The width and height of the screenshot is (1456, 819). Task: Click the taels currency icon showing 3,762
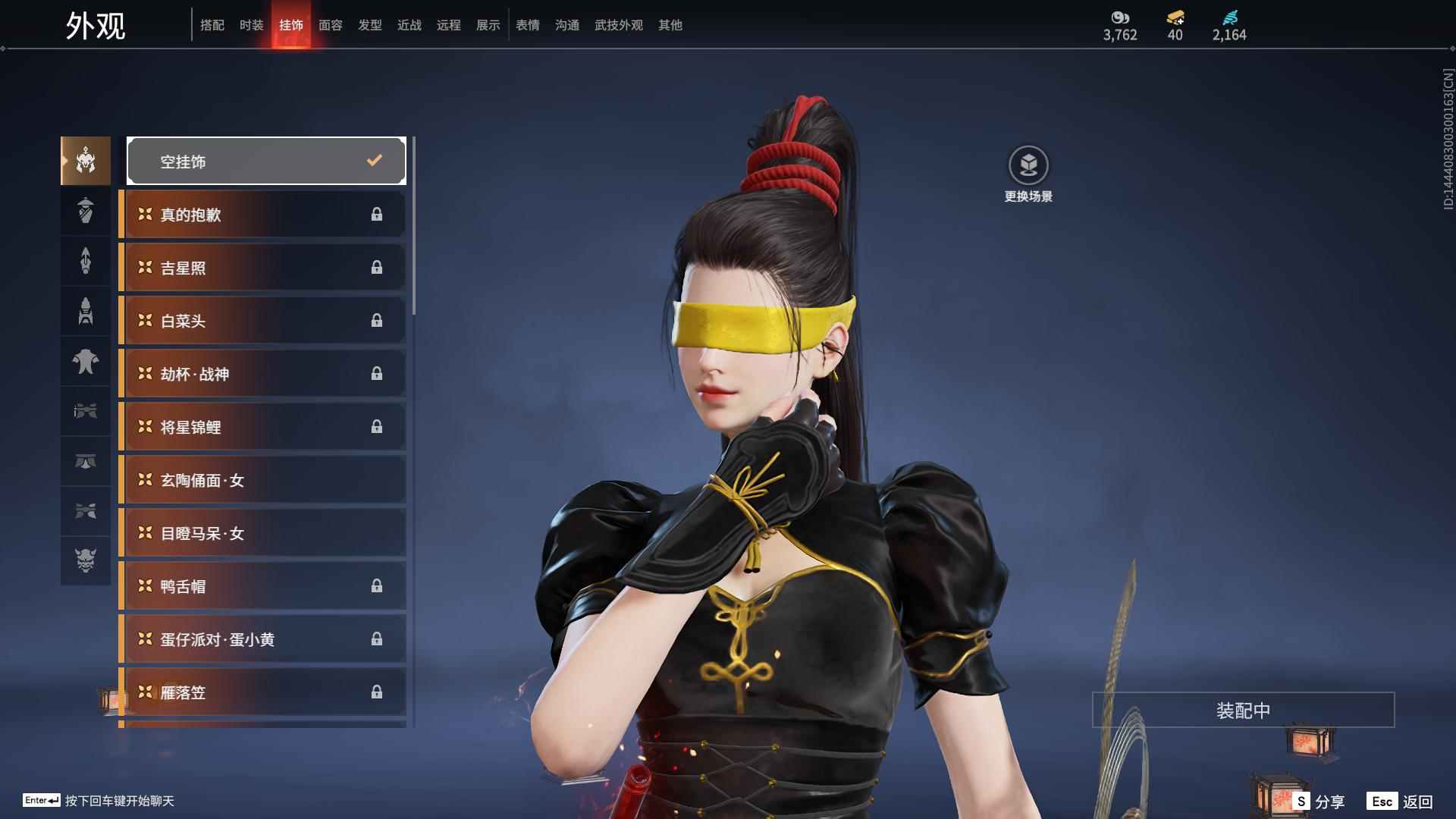[x=1119, y=18]
